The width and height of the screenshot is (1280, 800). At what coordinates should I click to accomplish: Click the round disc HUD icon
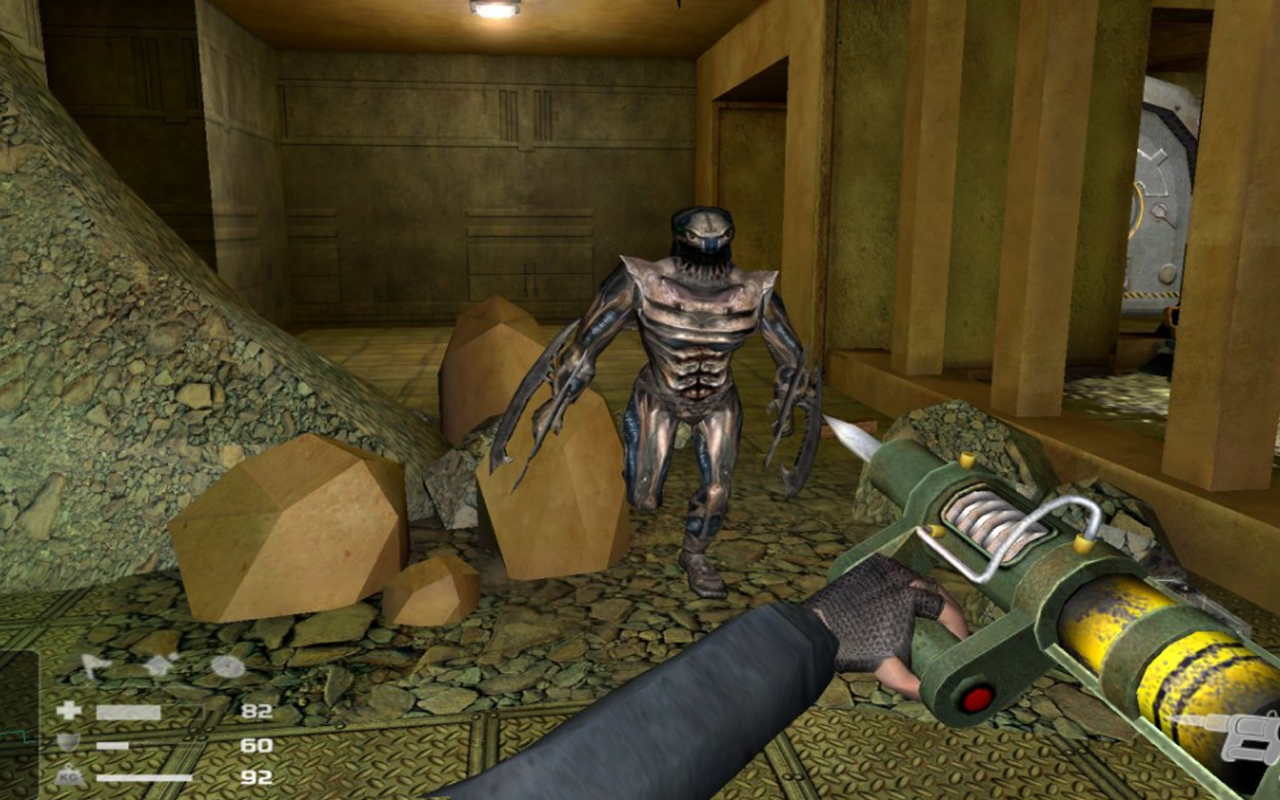click(227, 666)
